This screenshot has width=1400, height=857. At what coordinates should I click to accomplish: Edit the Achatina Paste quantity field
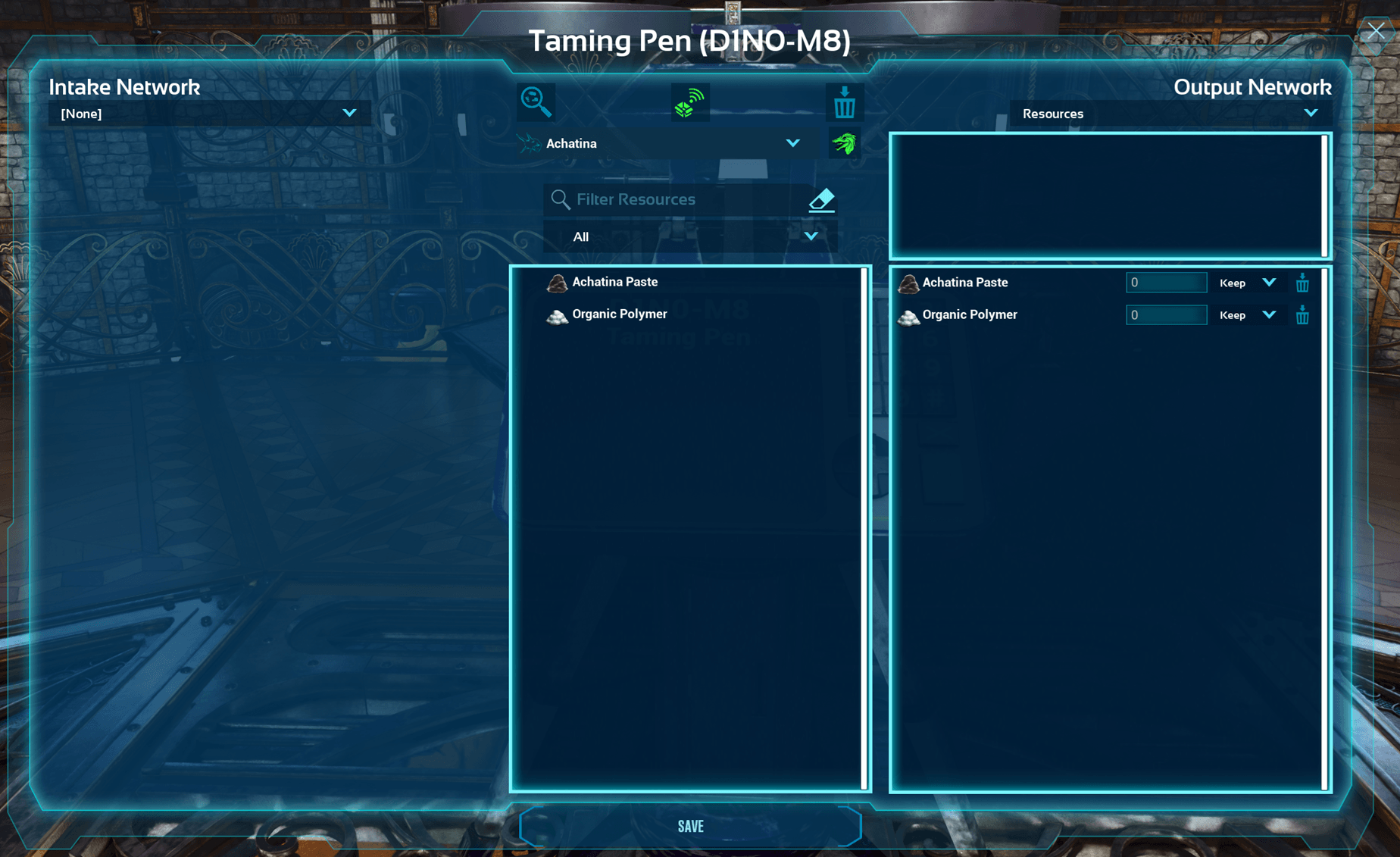click(x=1165, y=283)
